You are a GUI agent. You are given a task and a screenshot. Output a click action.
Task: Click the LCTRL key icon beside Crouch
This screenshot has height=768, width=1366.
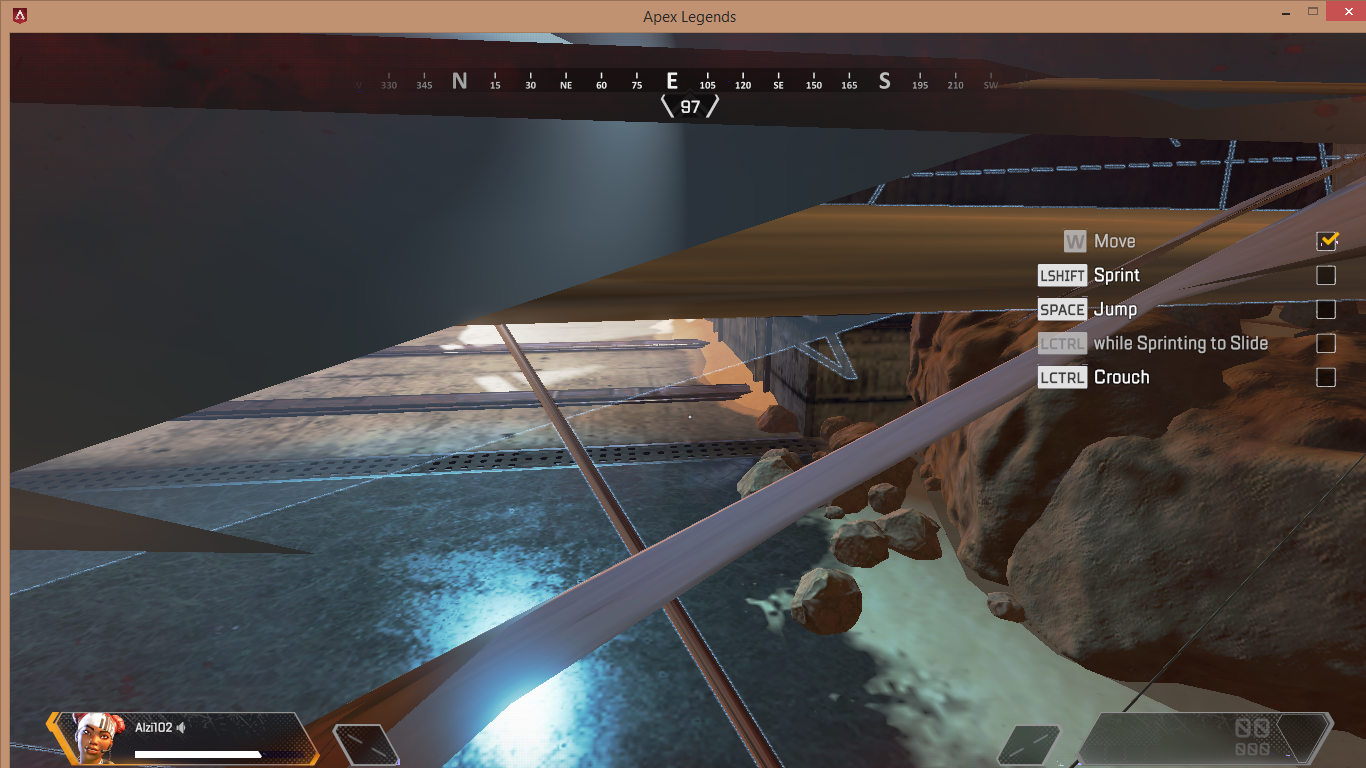1062,377
